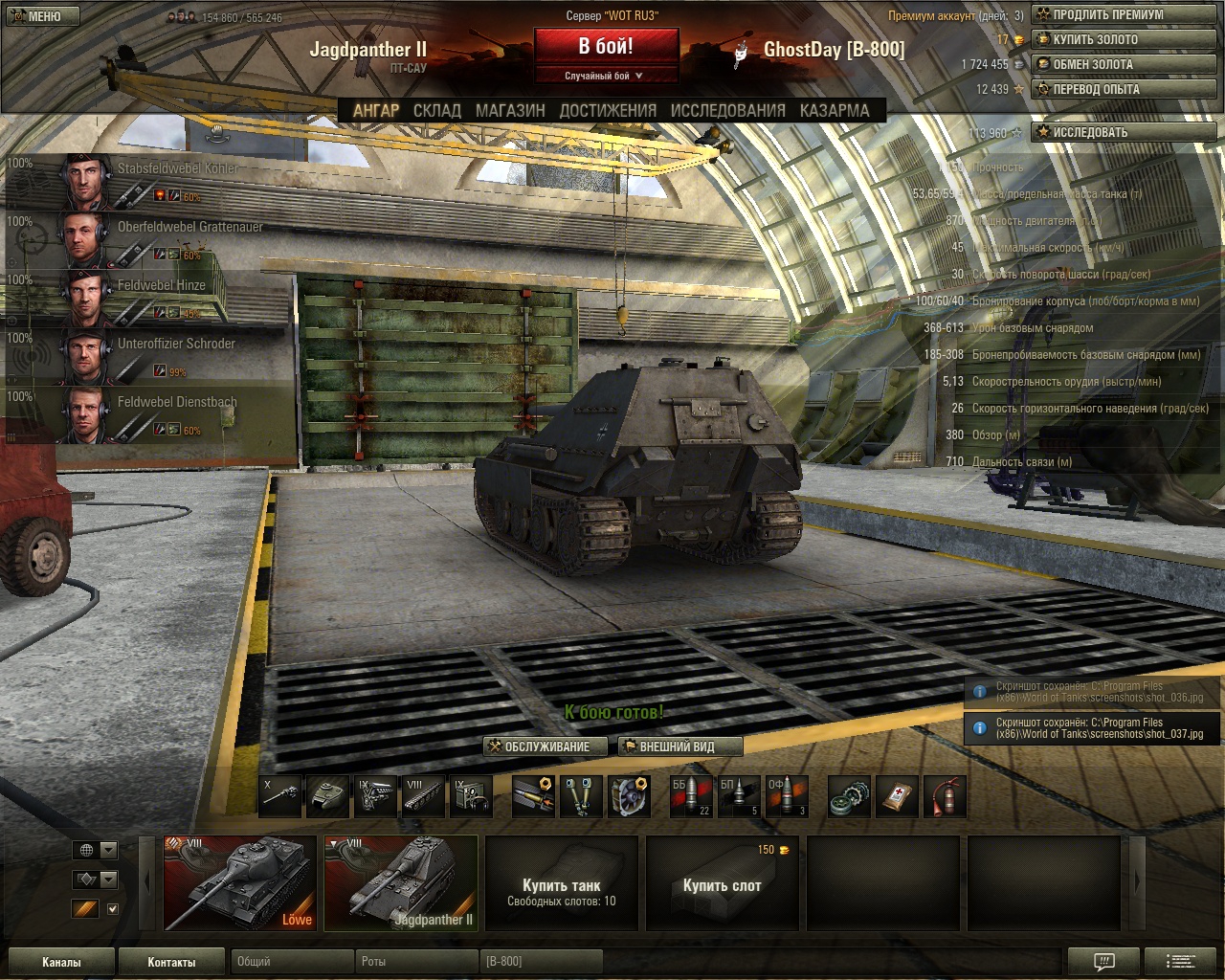The width and height of the screenshot is (1225, 980).
Task: Open ВНЕШНИЙ ВИД customization
Action: pos(679,746)
